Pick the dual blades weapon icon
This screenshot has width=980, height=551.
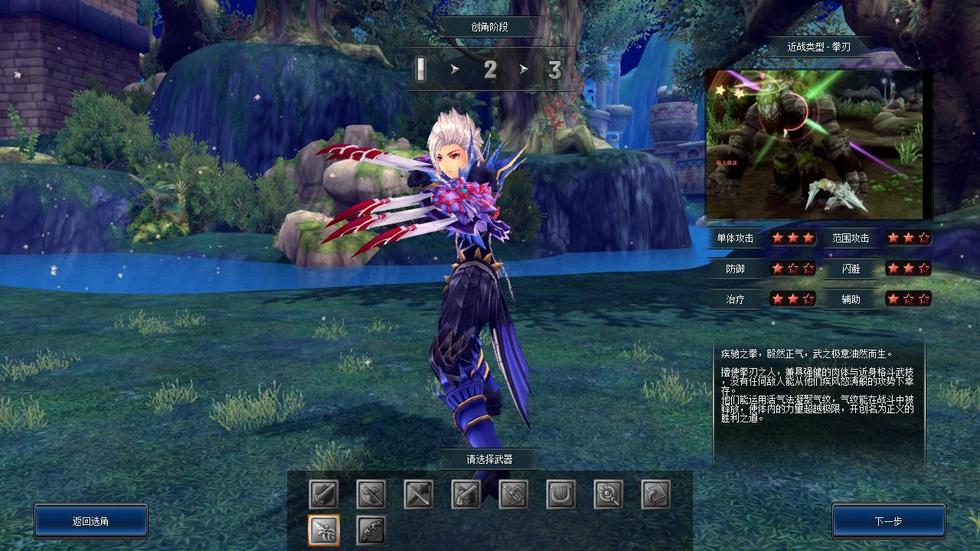coord(418,494)
